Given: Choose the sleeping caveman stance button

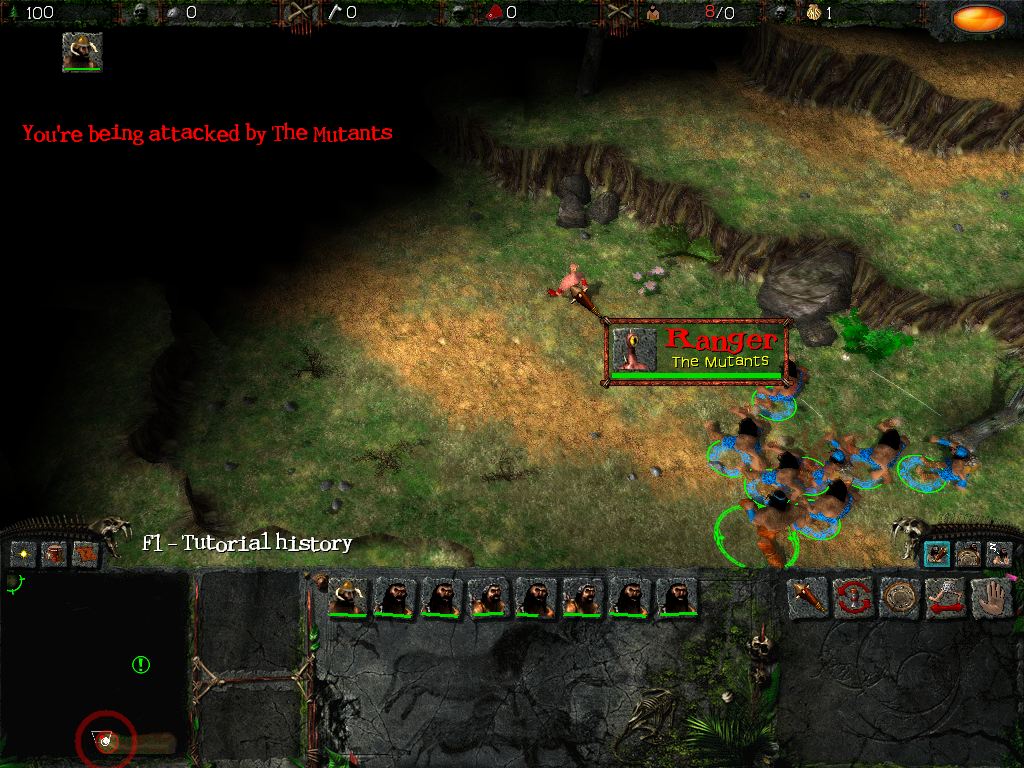Looking at the screenshot, I should pos(998,554).
